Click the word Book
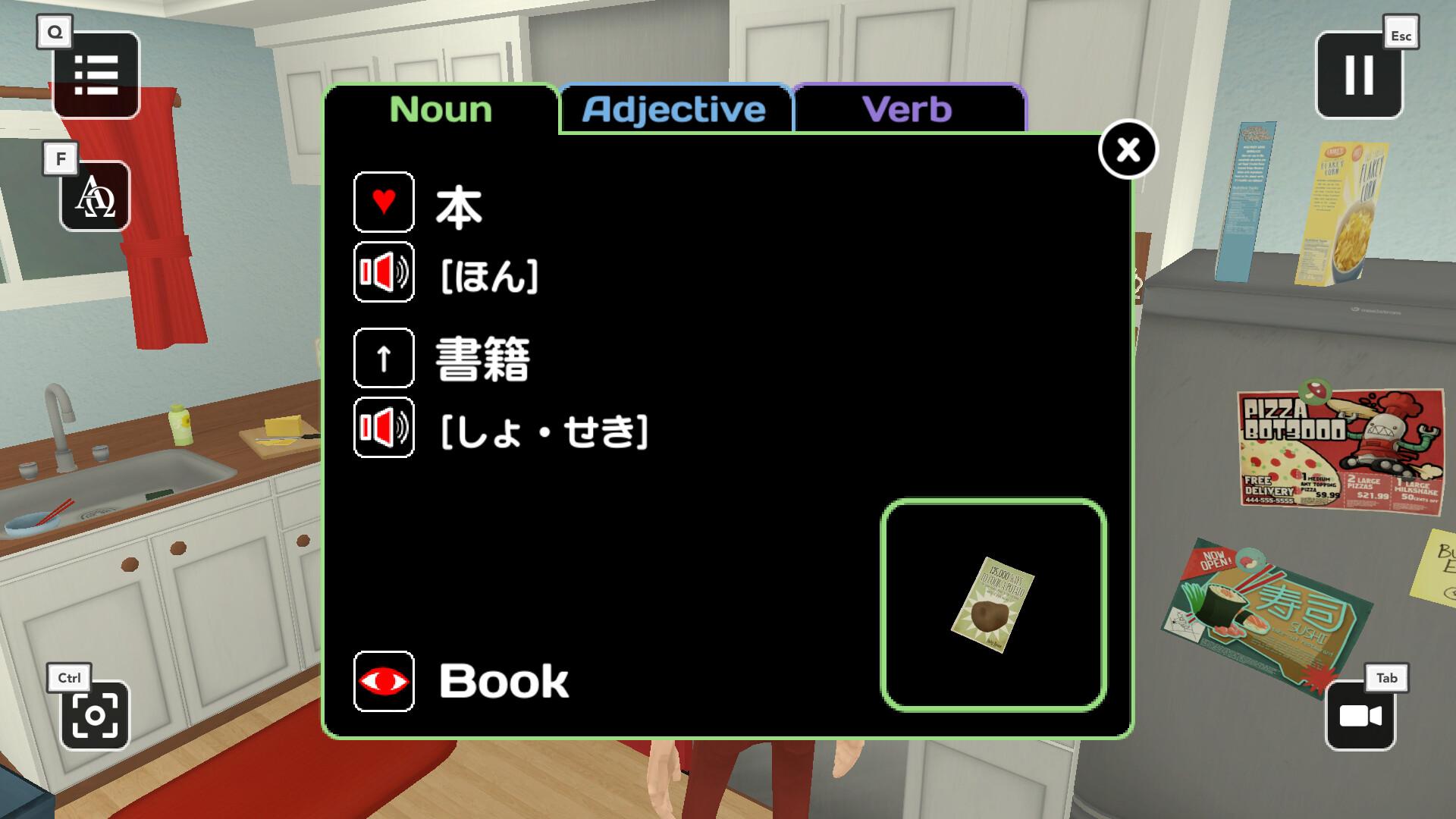The image size is (1456, 819). point(503,680)
